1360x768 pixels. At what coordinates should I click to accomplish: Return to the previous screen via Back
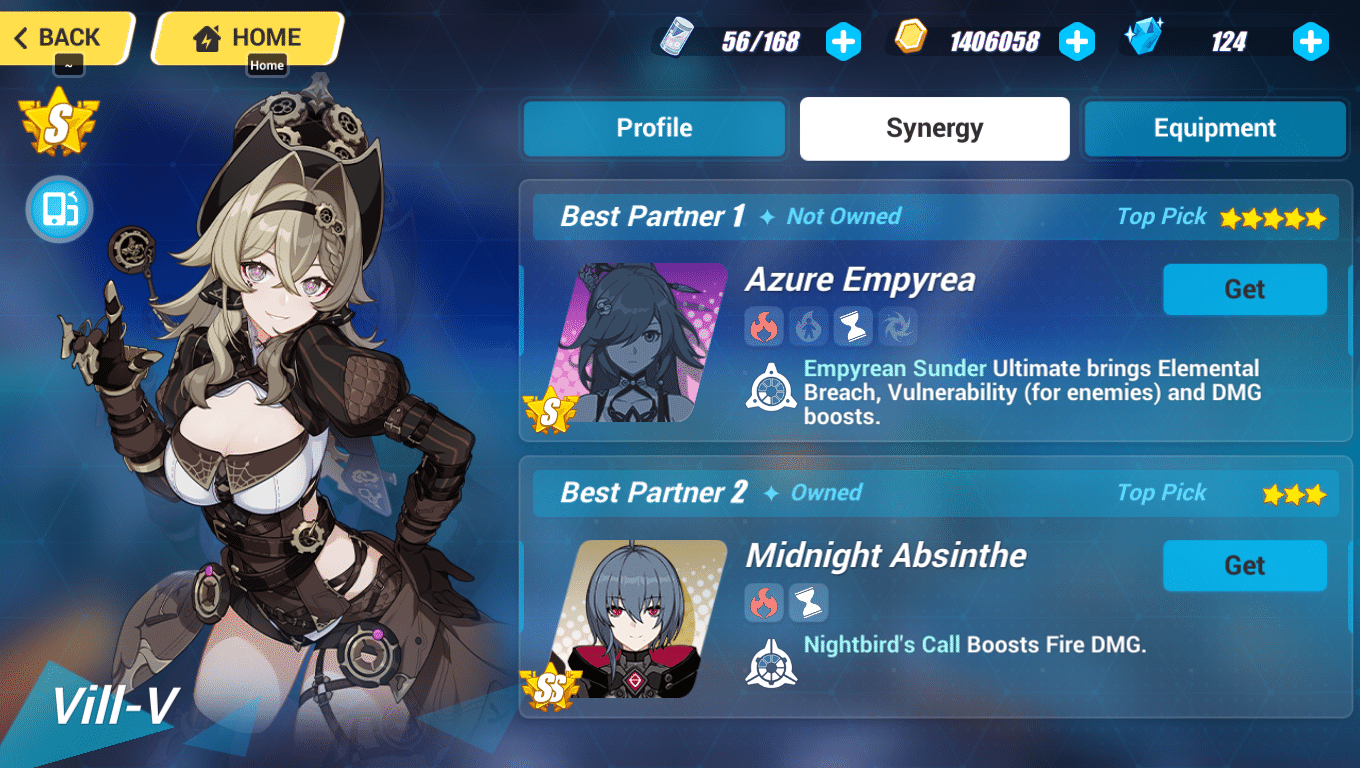pyautogui.click(x=60, y=37)
